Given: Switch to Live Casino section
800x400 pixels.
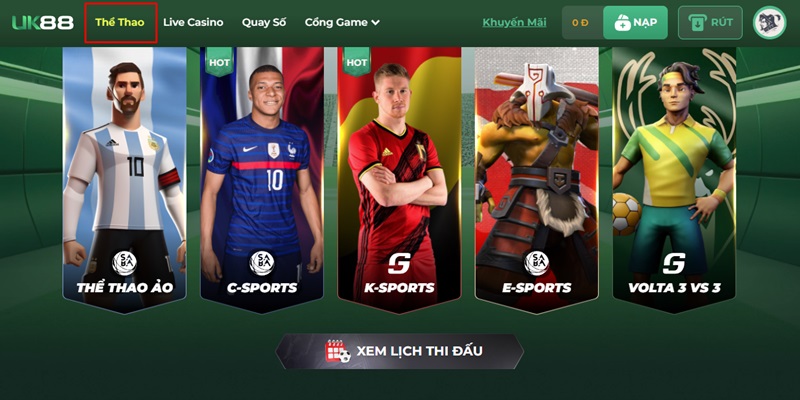Looking at the screenshot, I should tap(193, 22).
